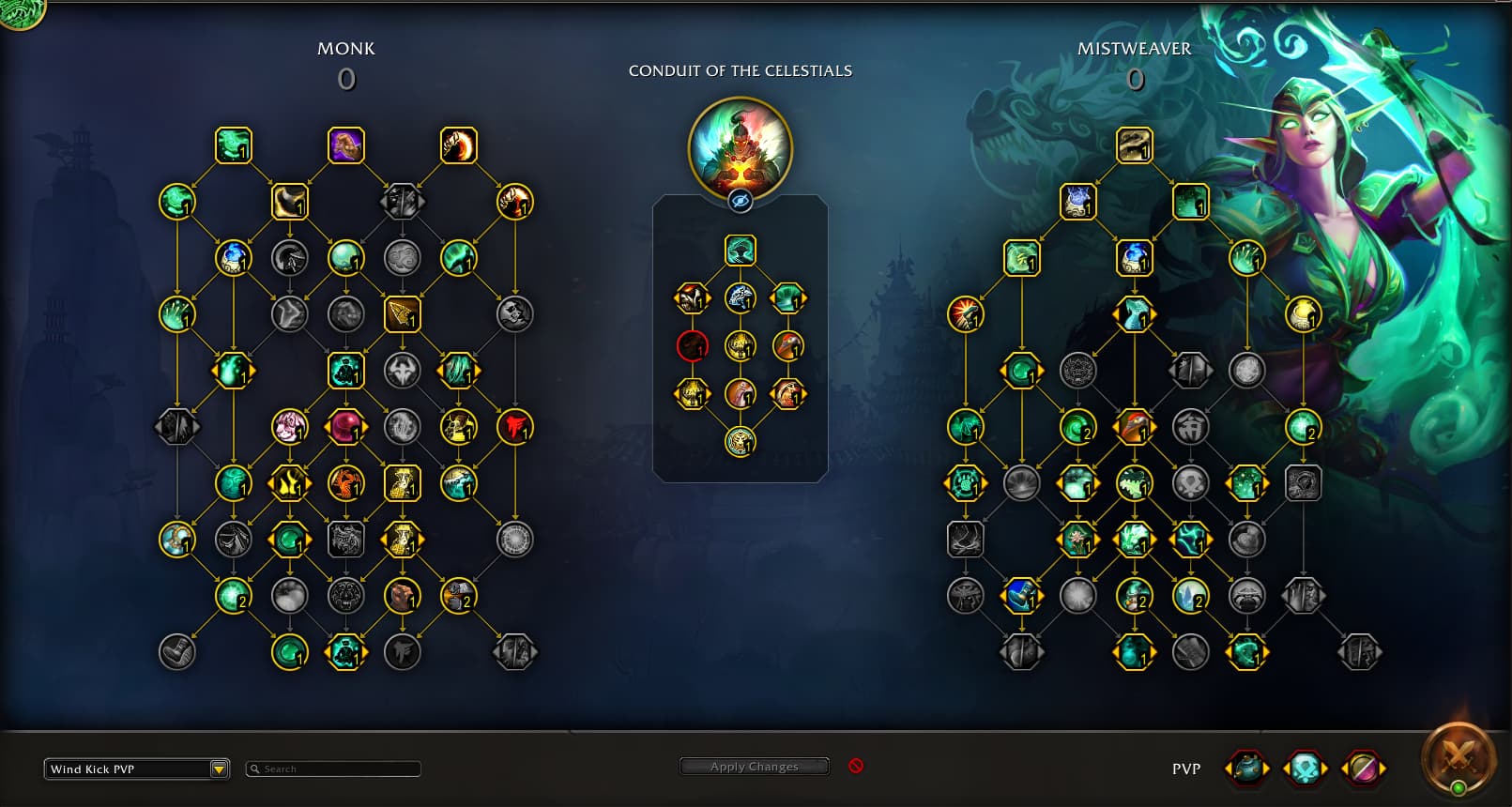
Task: Select the golden urn talent in the Mistweaver tree
Action: pyautogui.click(x=1304, y=314)
